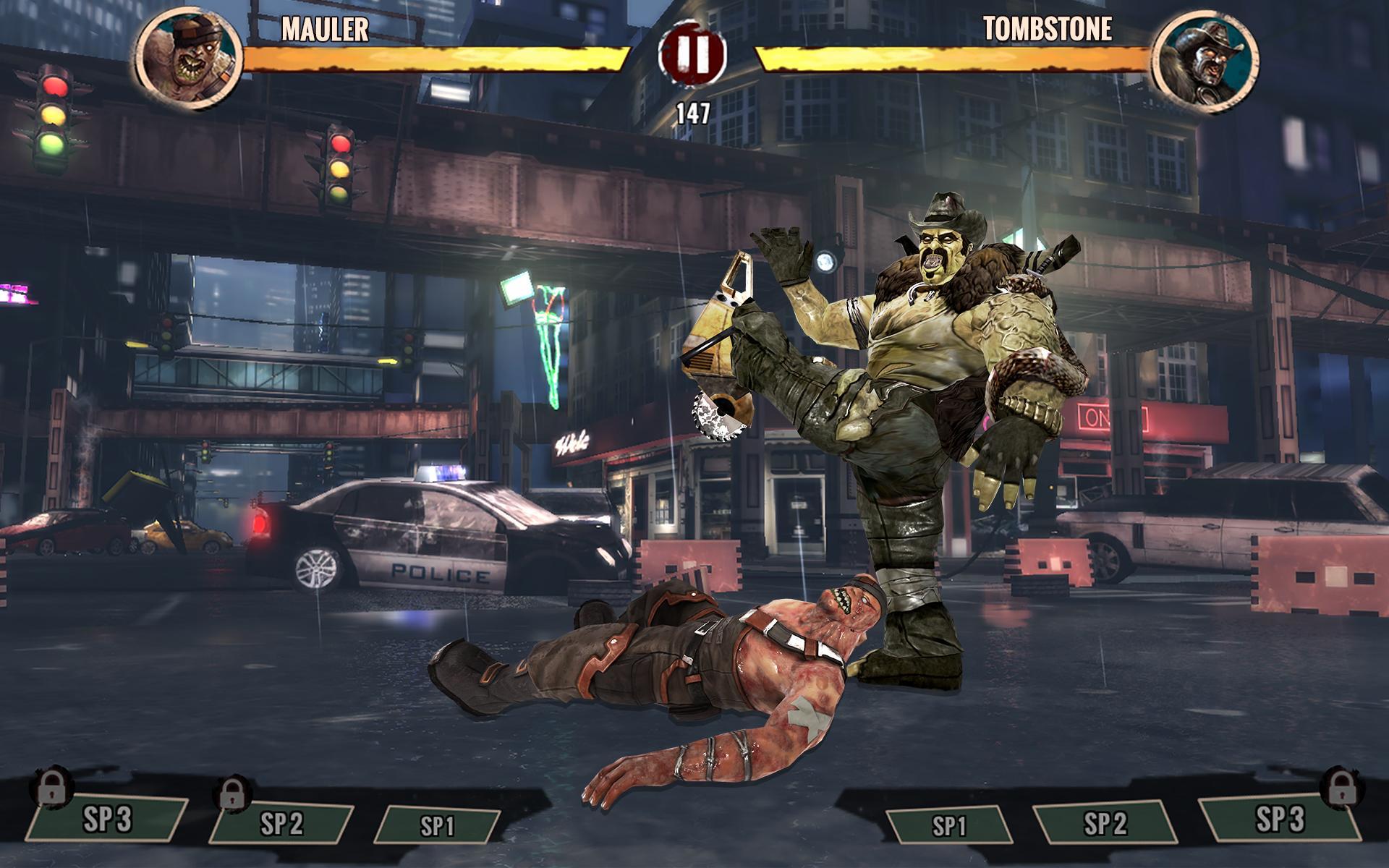Tap the 147 round timer display
The image size is (1389, 868).
[693, 111]
